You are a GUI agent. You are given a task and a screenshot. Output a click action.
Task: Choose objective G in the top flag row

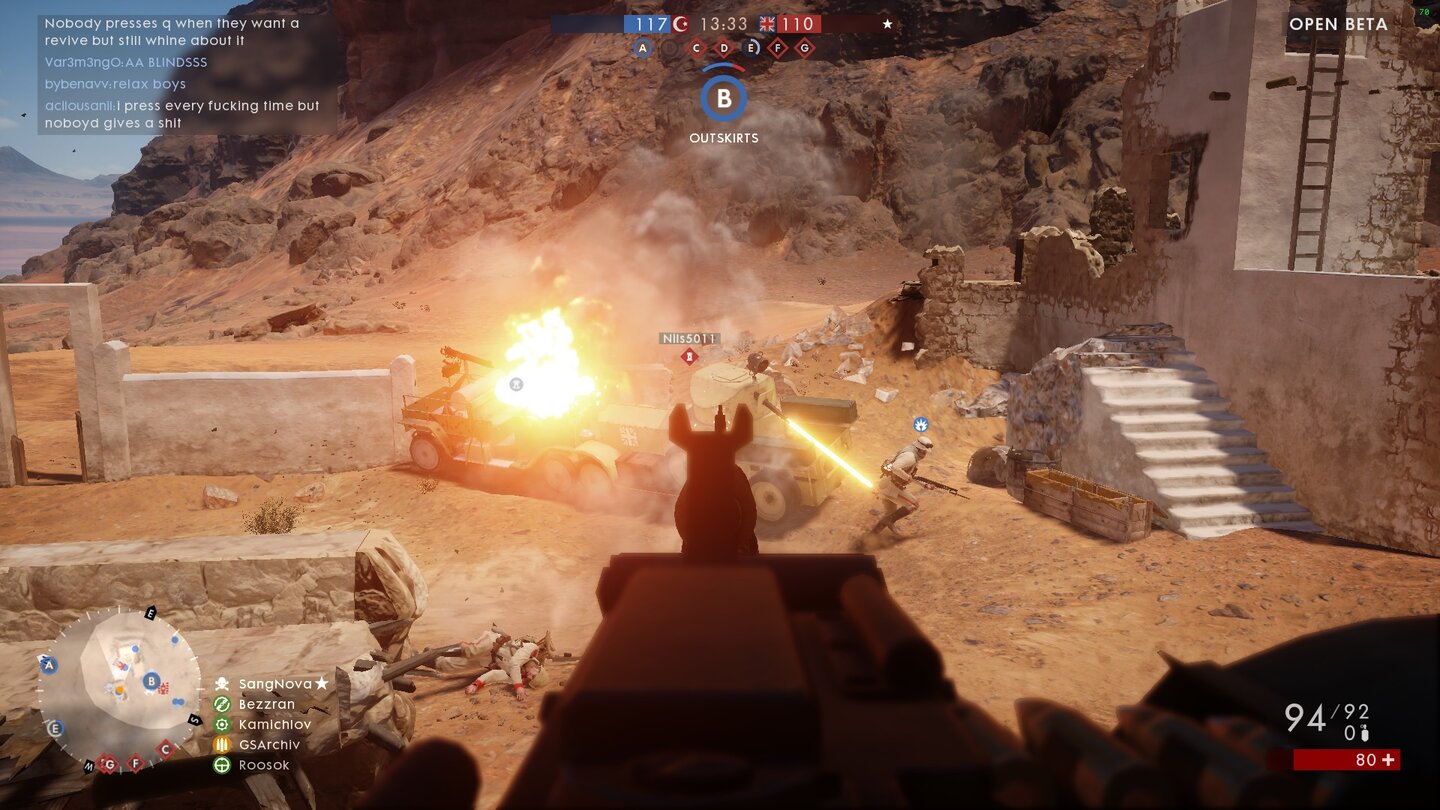coord(804,47)
